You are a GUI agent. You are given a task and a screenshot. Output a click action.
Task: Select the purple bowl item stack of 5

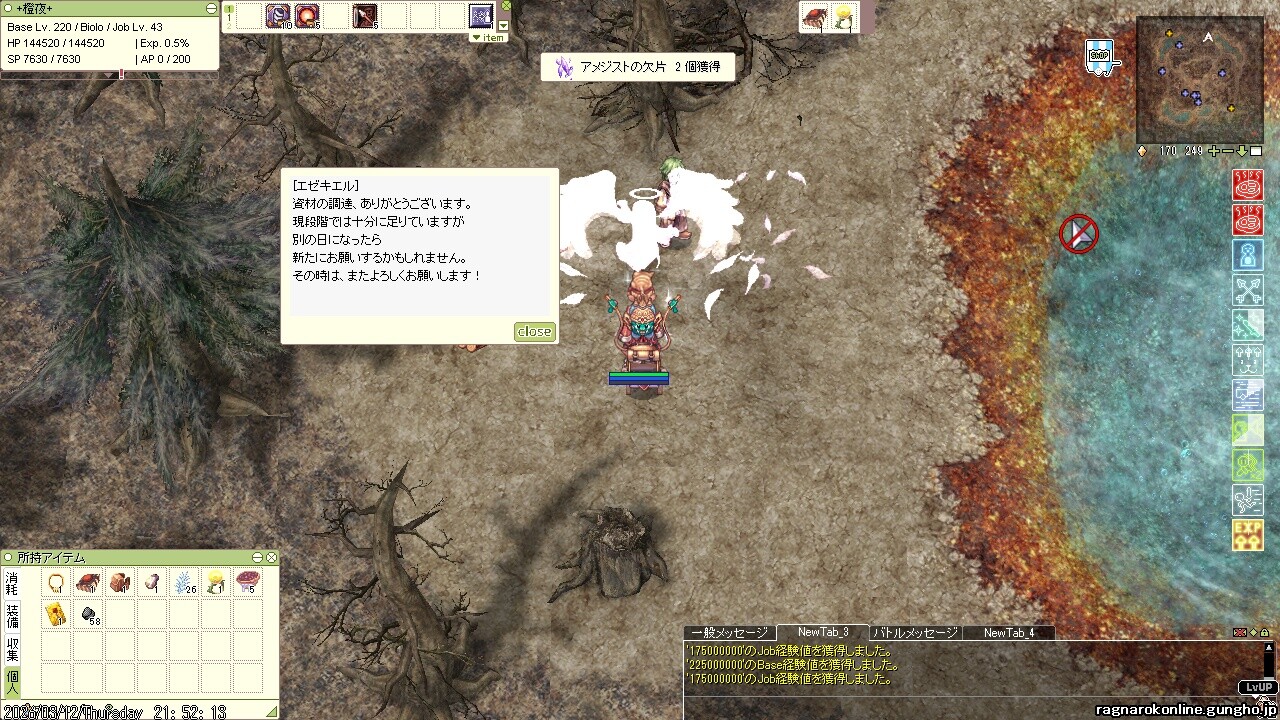pyautogui.click(x=246, y=583)
